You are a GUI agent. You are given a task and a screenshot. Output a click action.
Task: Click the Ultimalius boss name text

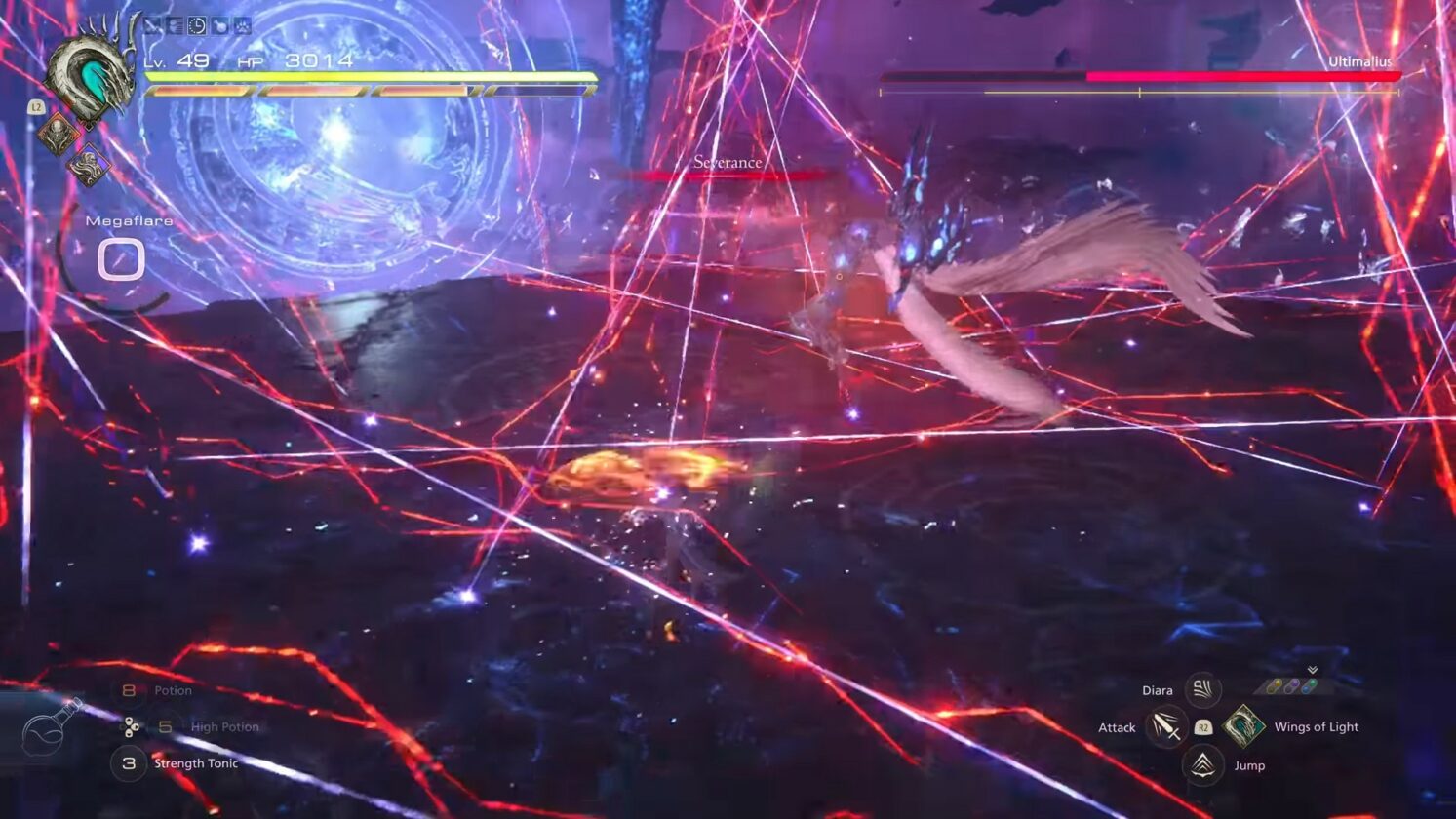pos(1361,59)
